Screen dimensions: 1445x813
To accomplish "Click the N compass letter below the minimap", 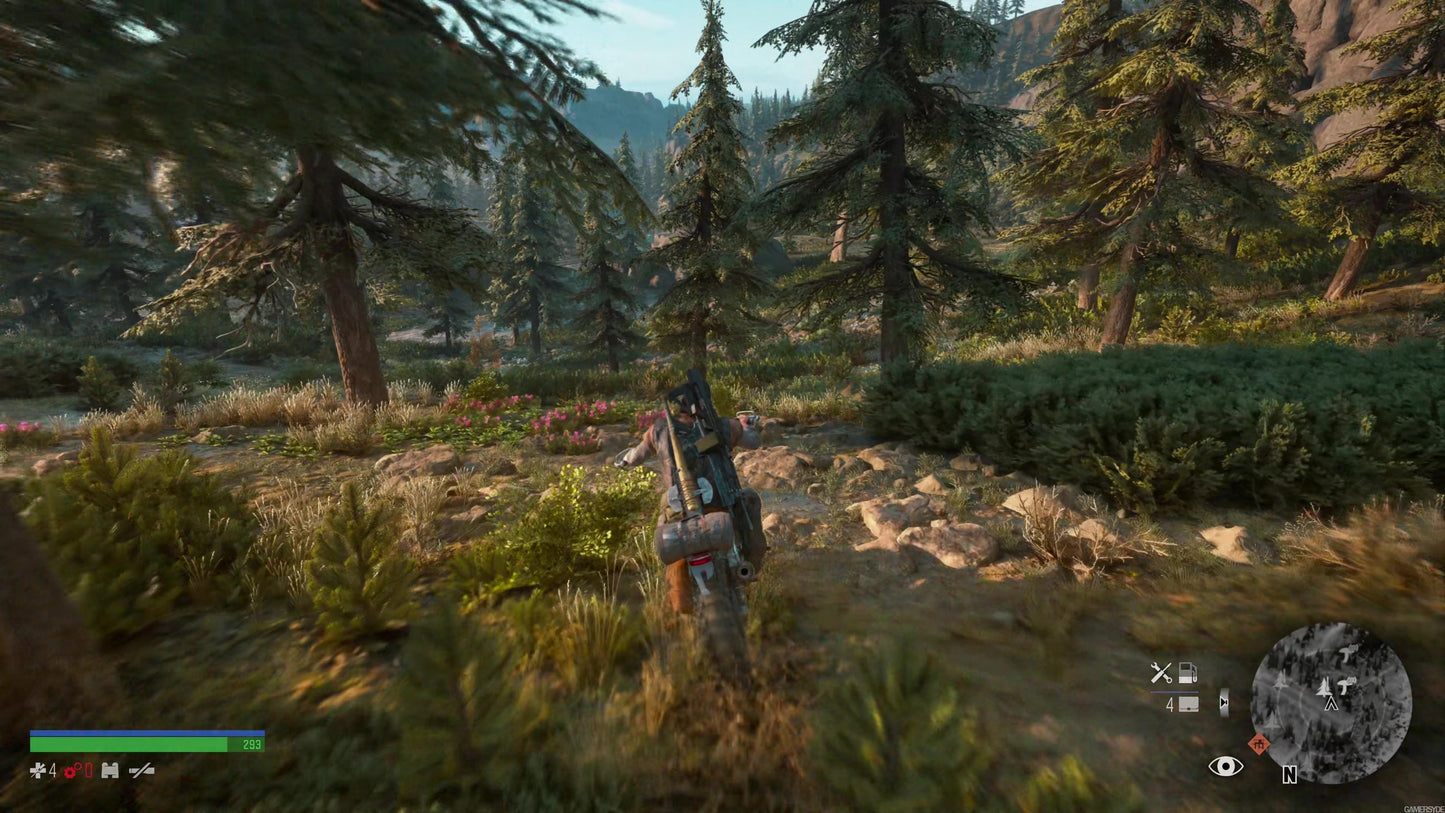I will 1290,774.
